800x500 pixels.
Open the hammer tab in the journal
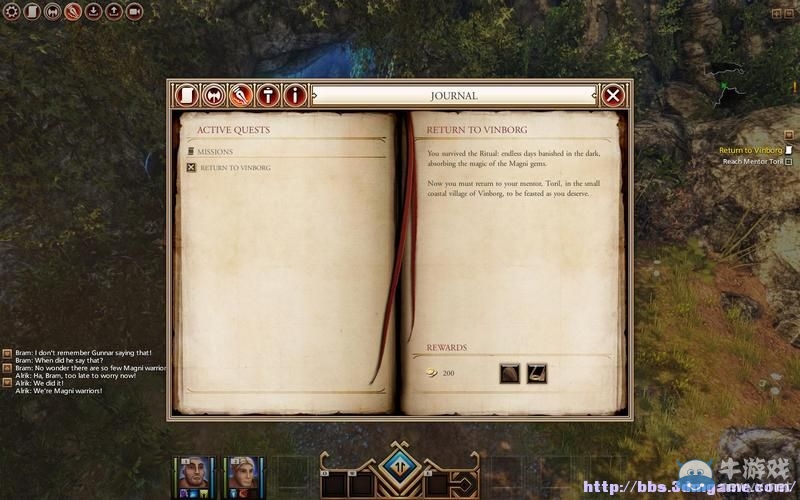coord(267,95)
